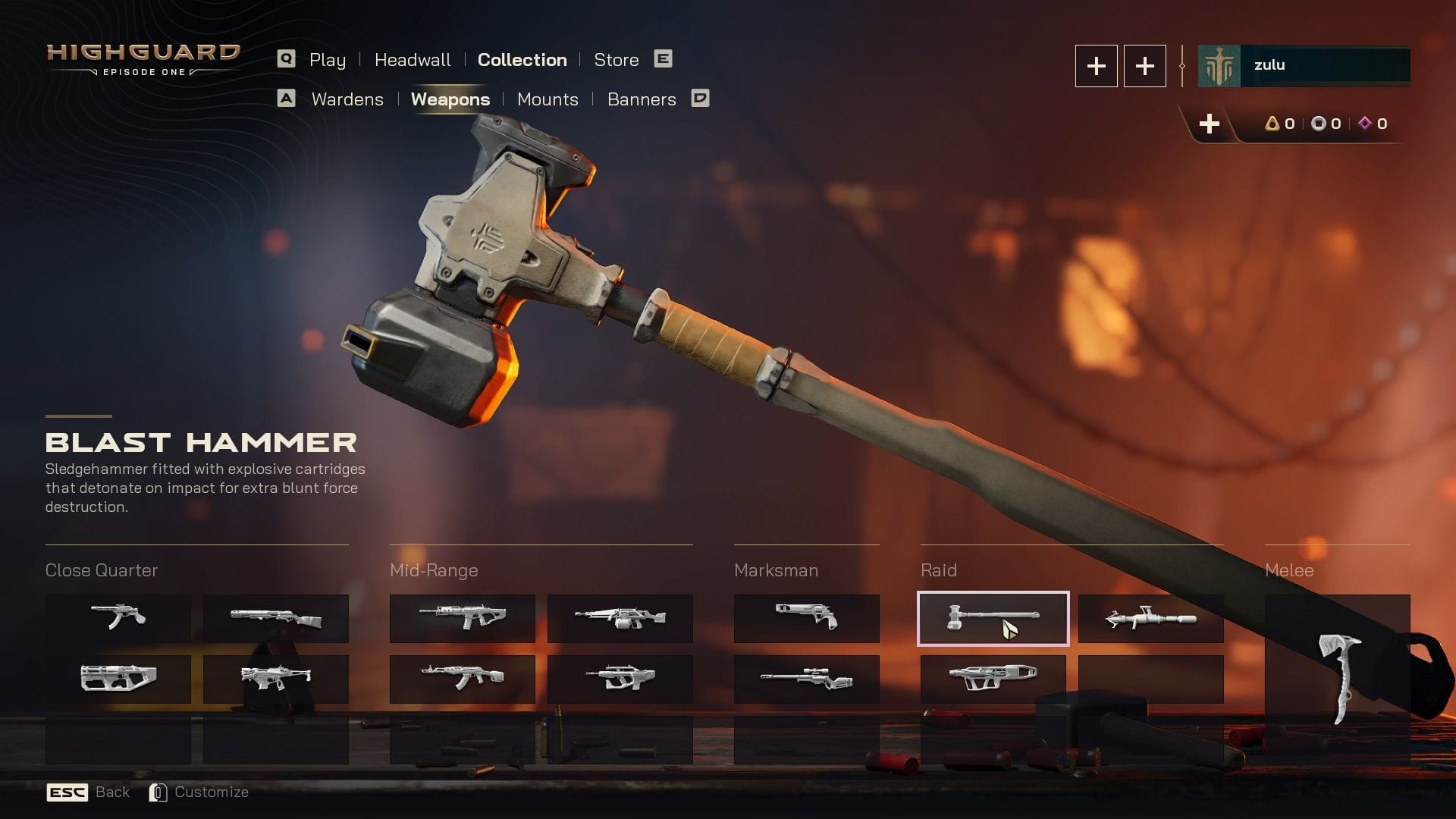
Task: Select the melee axe slot
Action: (1337, 679)
